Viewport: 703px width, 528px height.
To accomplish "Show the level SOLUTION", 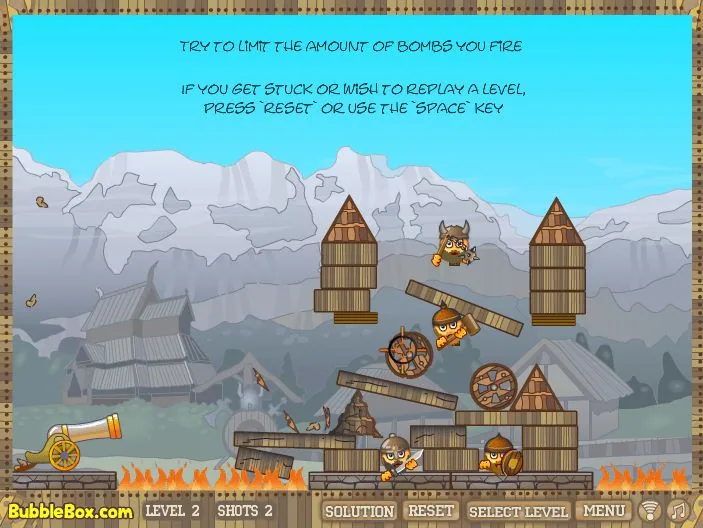I will pyautogui.click(x=360, y=511).
